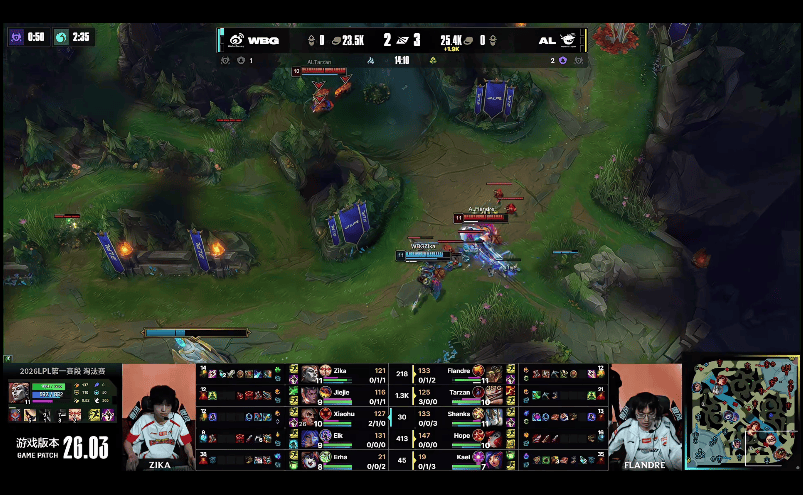Click the WBG team logo
Screen dimensions: 803x495
pos(236,41)
